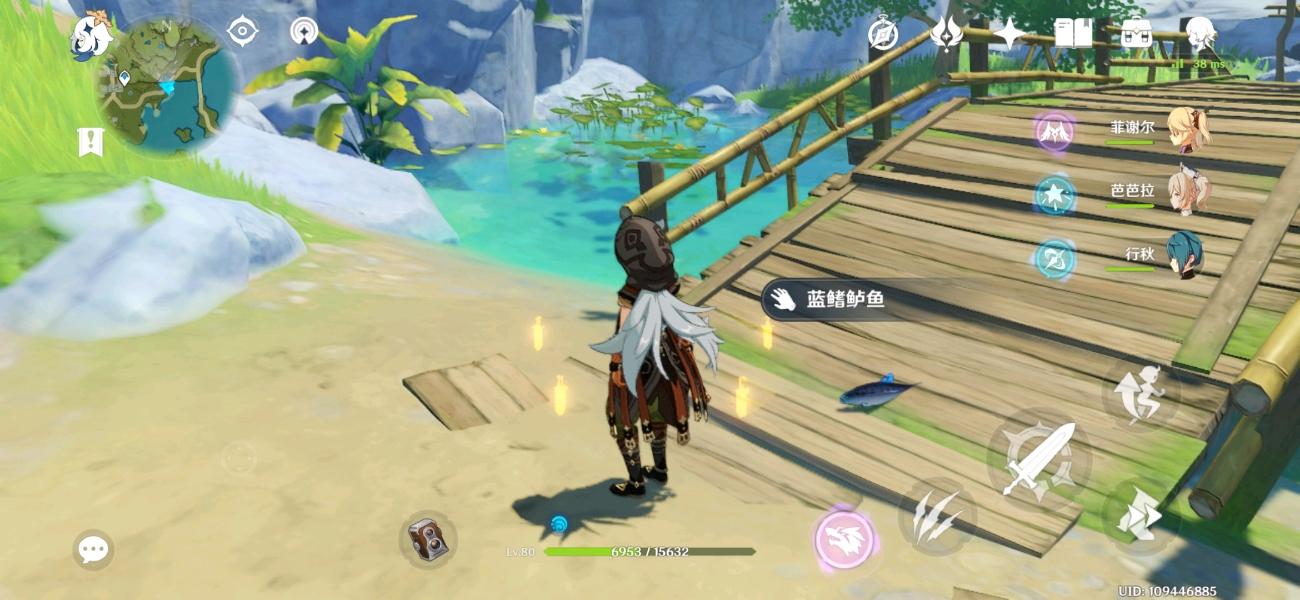Viewport: 1300px width, 600px height.
Task: Open the Paimon main menu
Action: [x=91, y=38]
